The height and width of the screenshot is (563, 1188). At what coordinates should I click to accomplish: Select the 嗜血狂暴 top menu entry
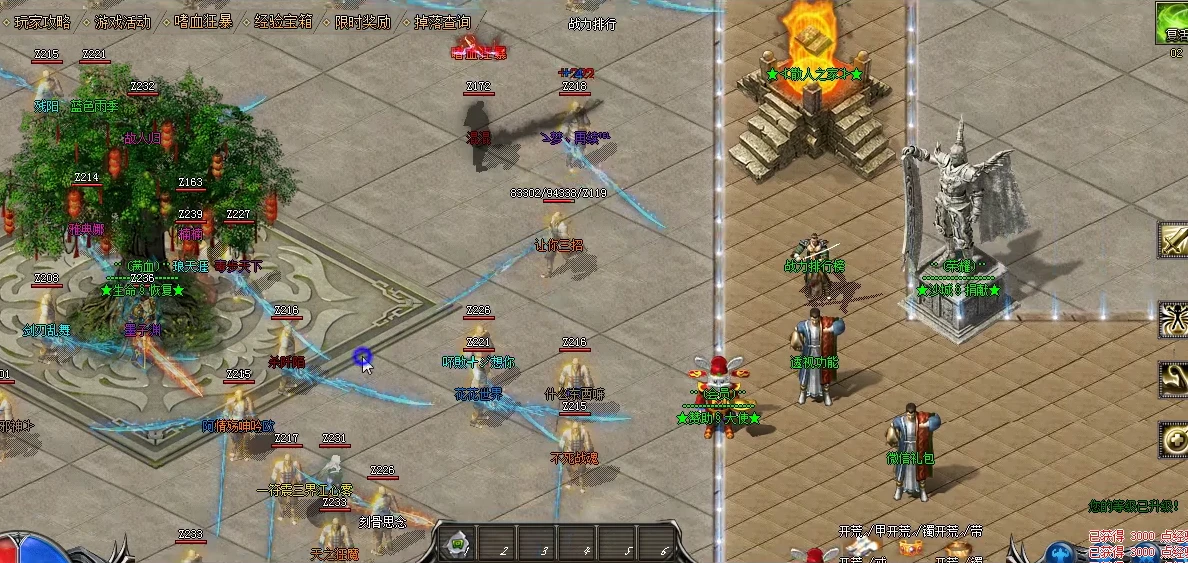(x=203, y=21)
